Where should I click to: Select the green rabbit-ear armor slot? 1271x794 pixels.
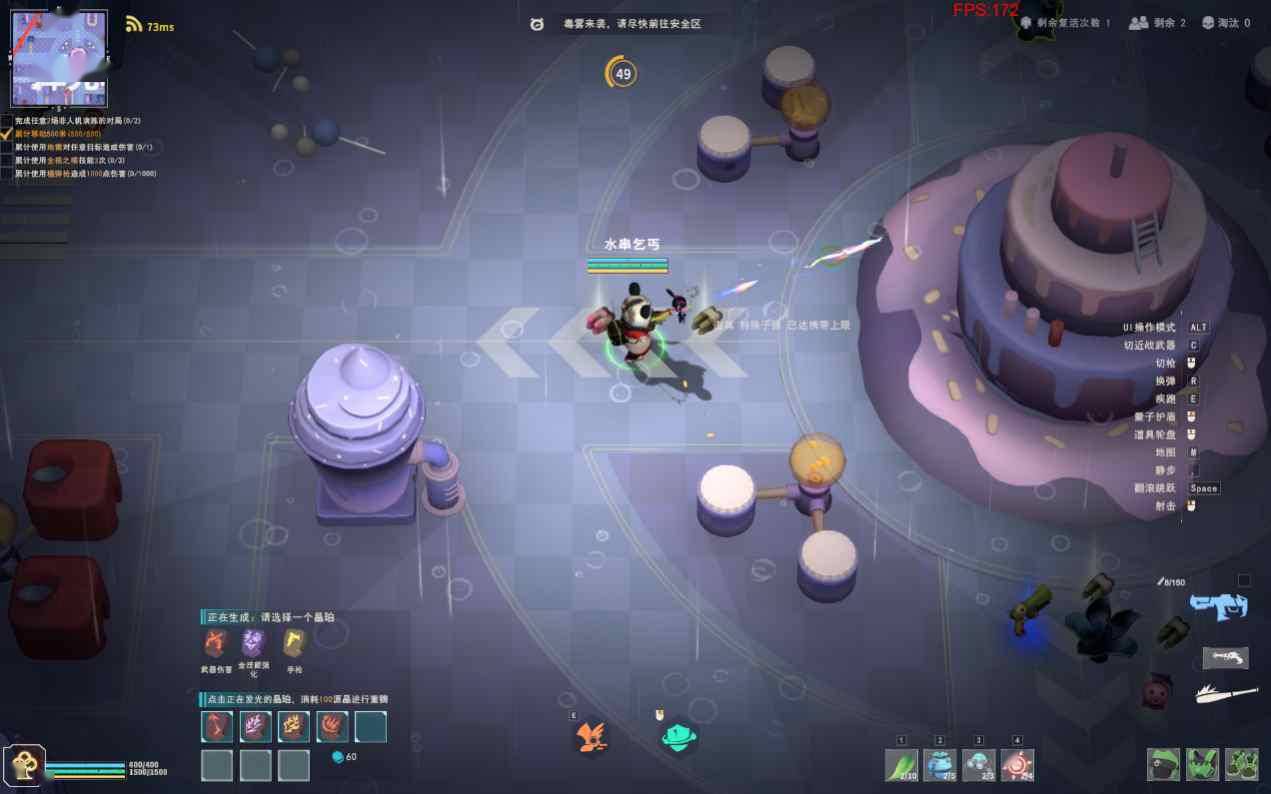pyautogui.click(x=1202, y=765)
